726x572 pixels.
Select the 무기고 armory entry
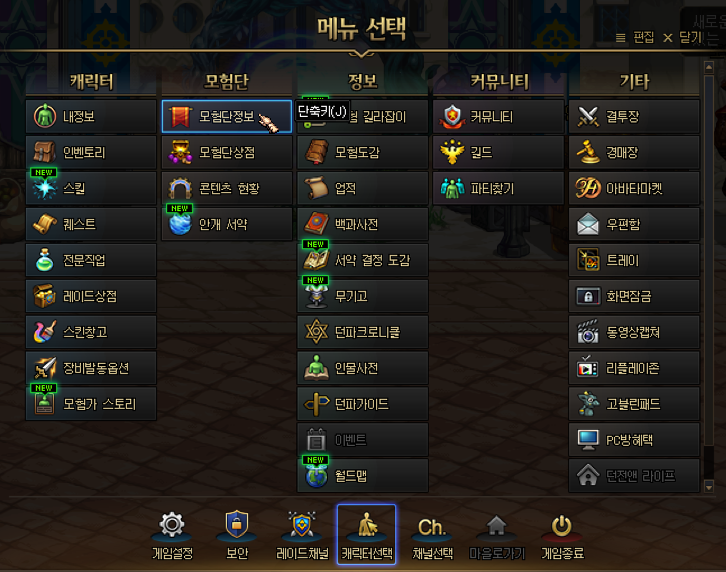[x=362, y=296]
